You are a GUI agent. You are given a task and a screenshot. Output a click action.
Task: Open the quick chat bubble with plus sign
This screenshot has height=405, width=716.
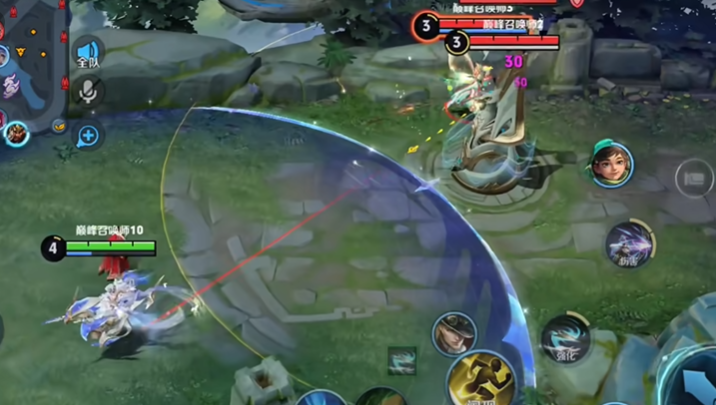pos(89,135)
